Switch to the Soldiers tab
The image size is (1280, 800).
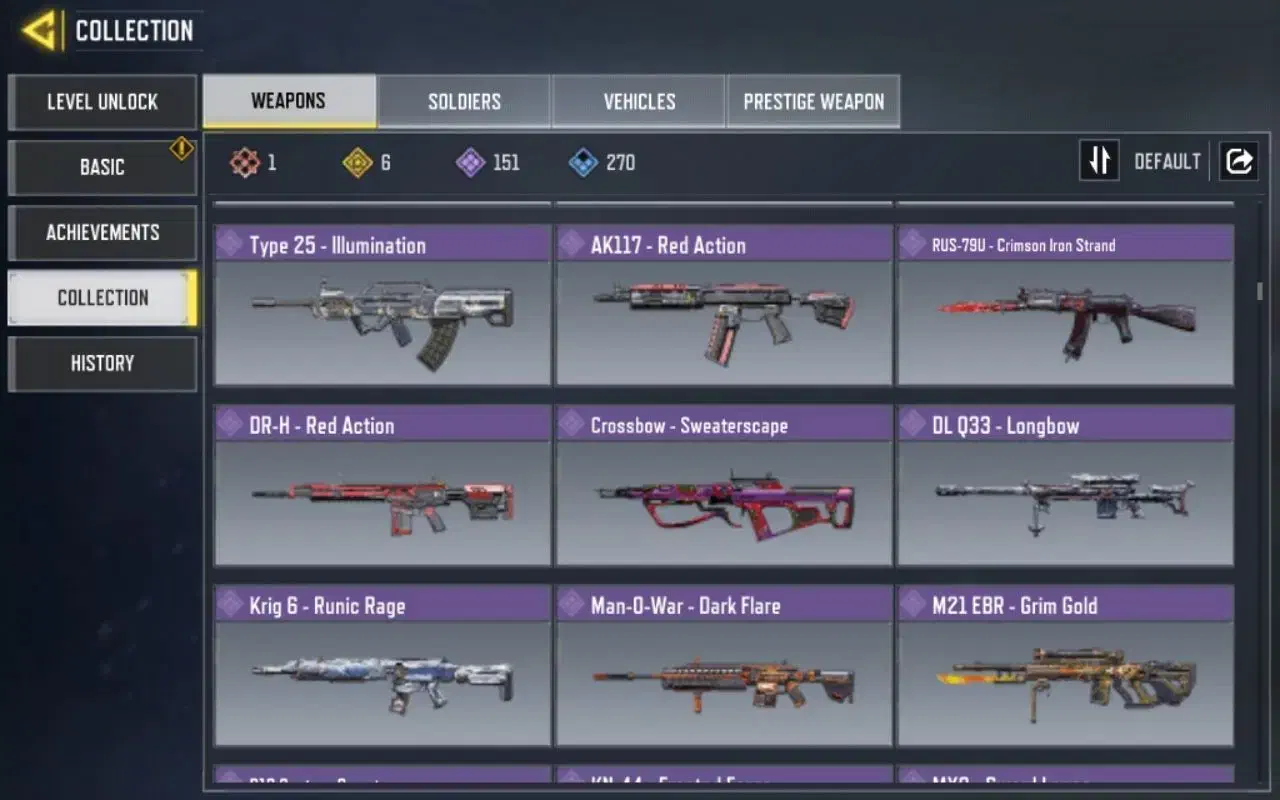464,101
